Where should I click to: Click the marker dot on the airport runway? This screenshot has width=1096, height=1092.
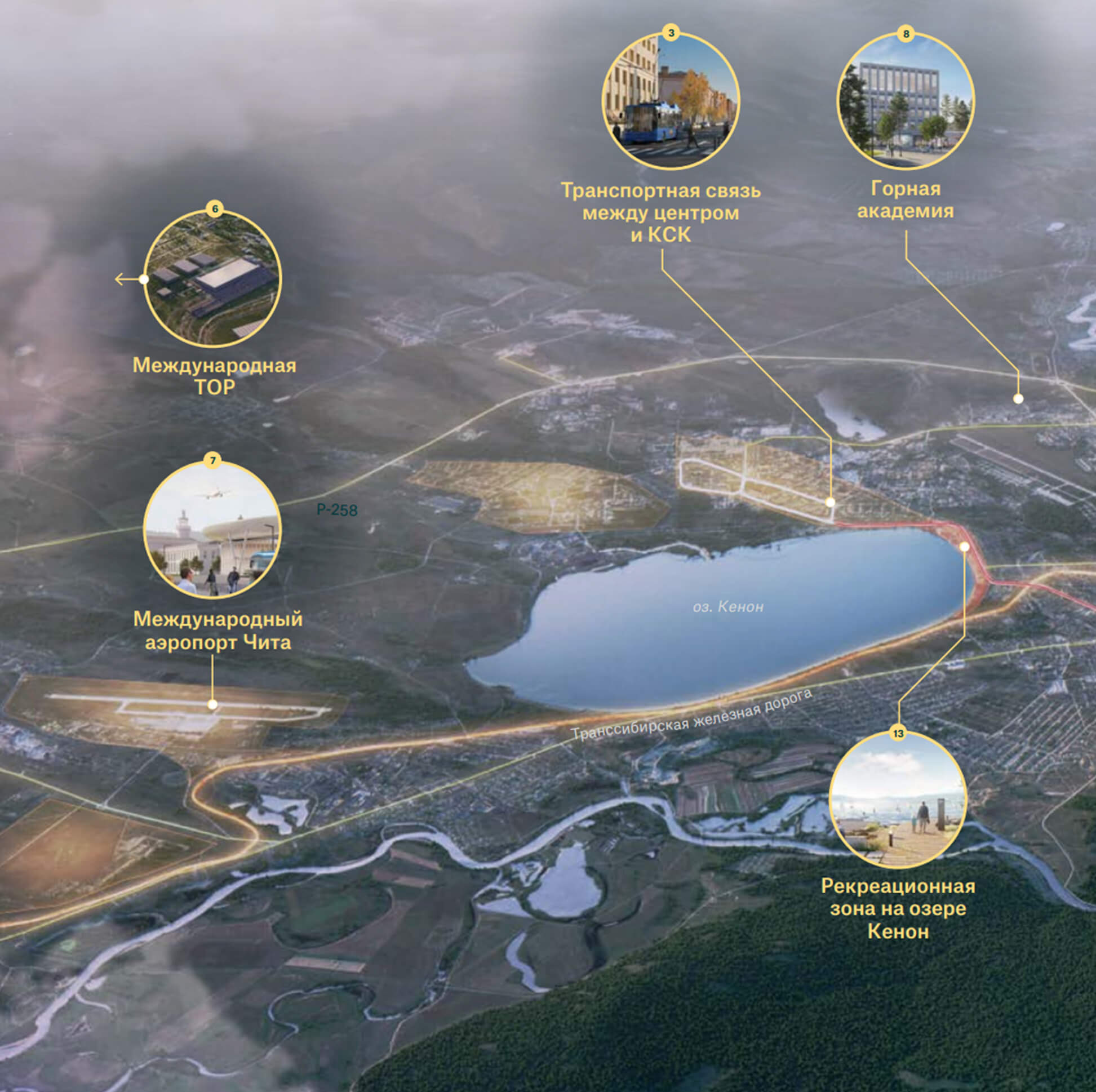pos(212,704)
